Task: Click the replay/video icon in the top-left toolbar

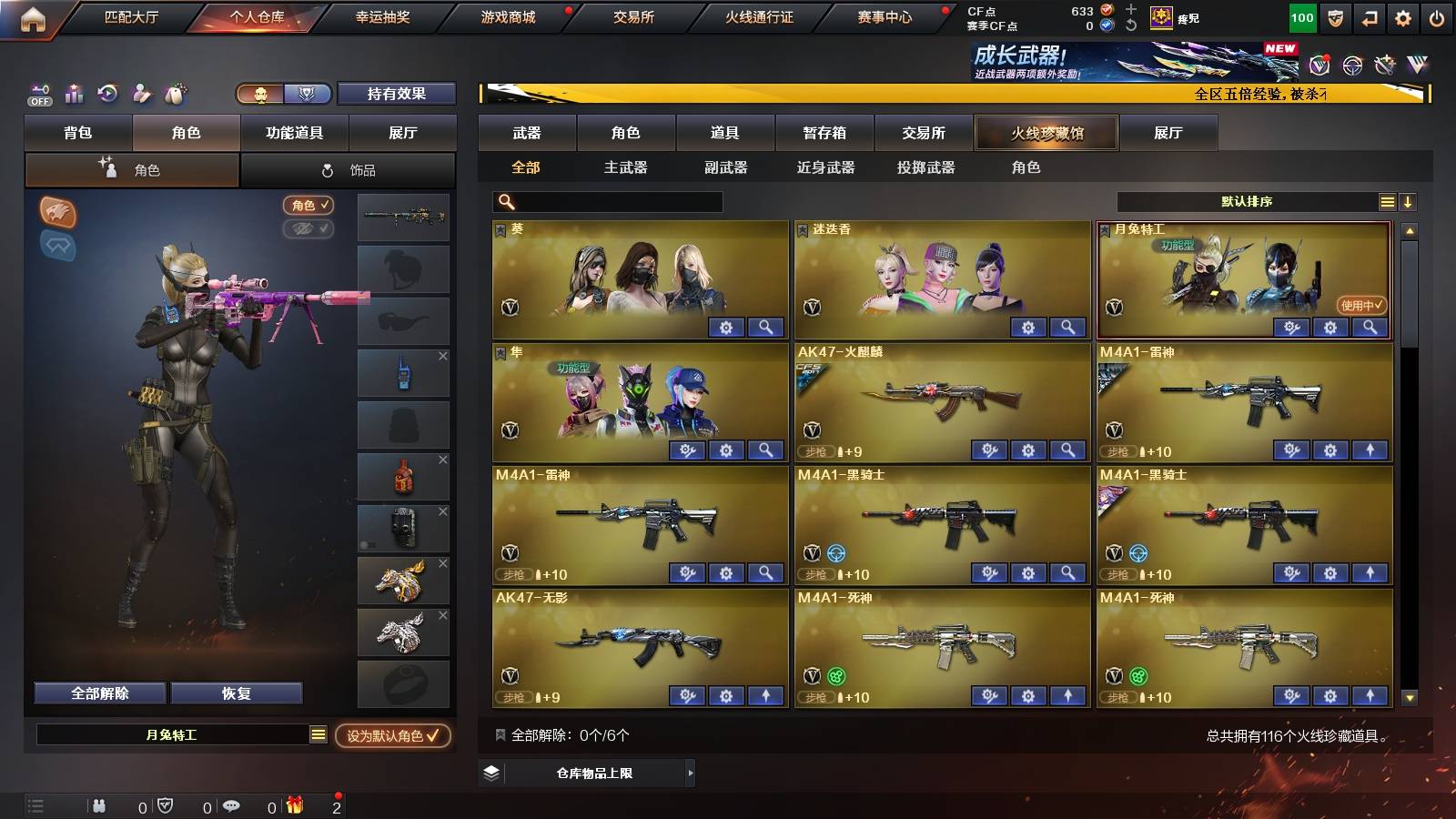Action: (107, 93)
